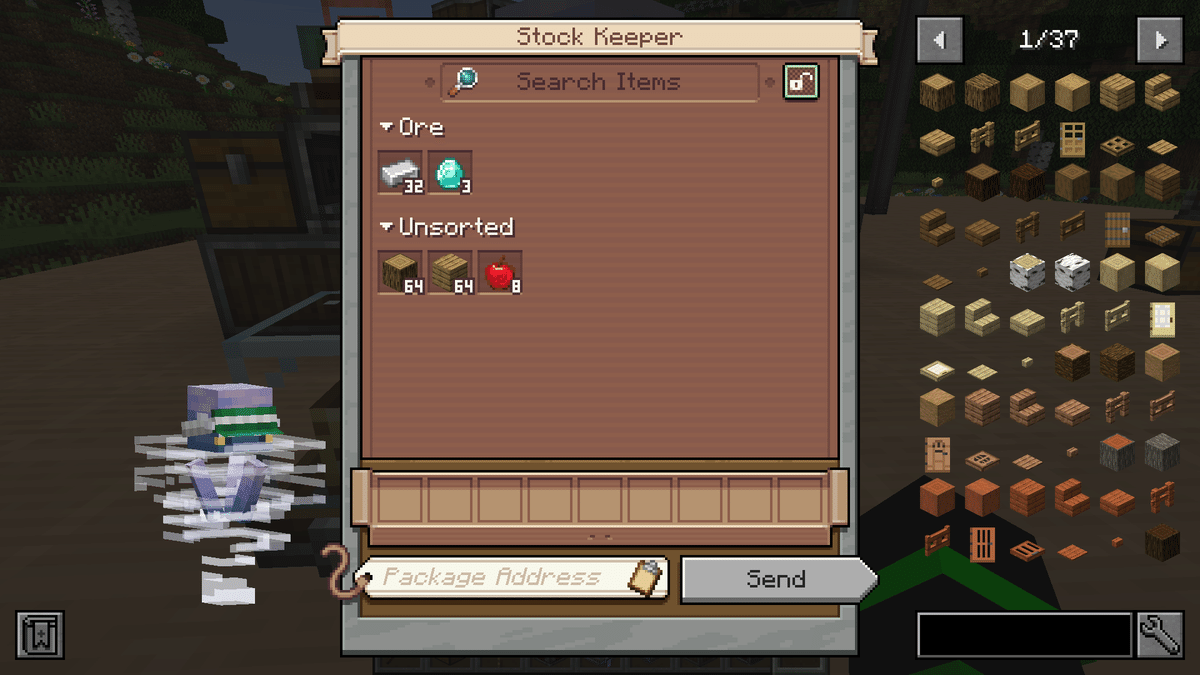Choose the oak planks stack

click(450, 272)
